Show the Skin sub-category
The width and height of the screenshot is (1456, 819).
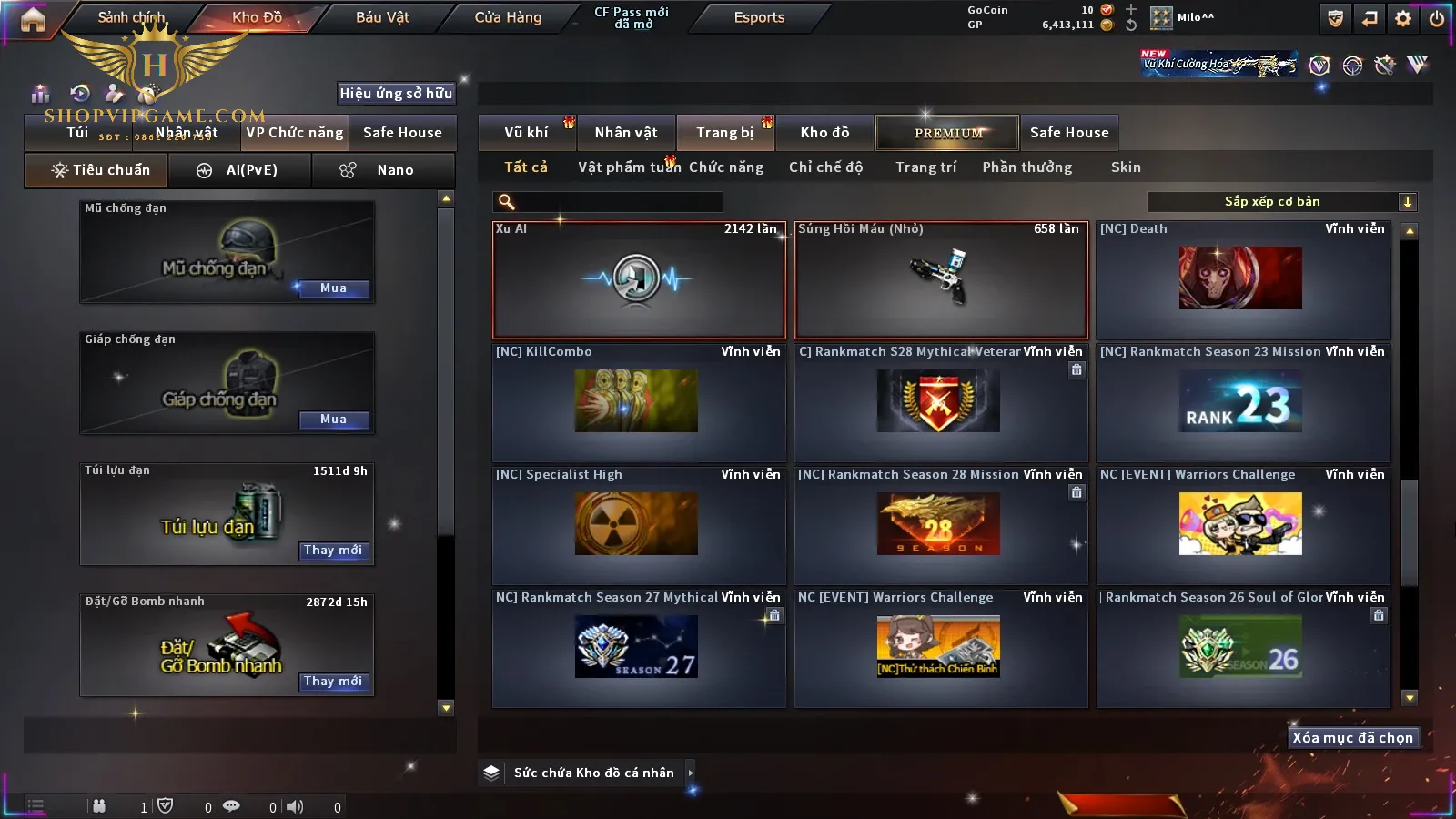point(1126,167)
